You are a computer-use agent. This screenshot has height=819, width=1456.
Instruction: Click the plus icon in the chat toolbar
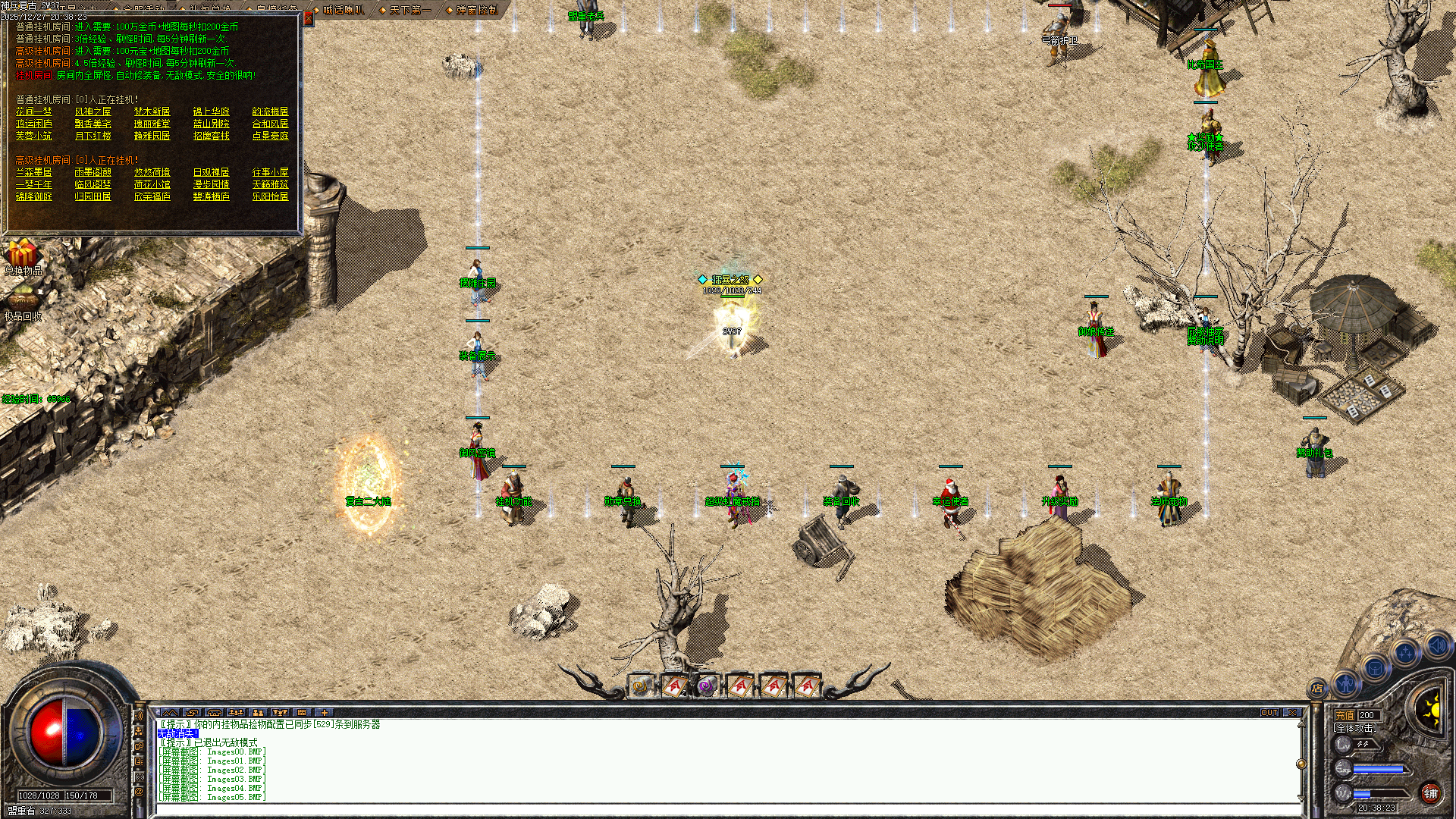(x=324, y=713)
